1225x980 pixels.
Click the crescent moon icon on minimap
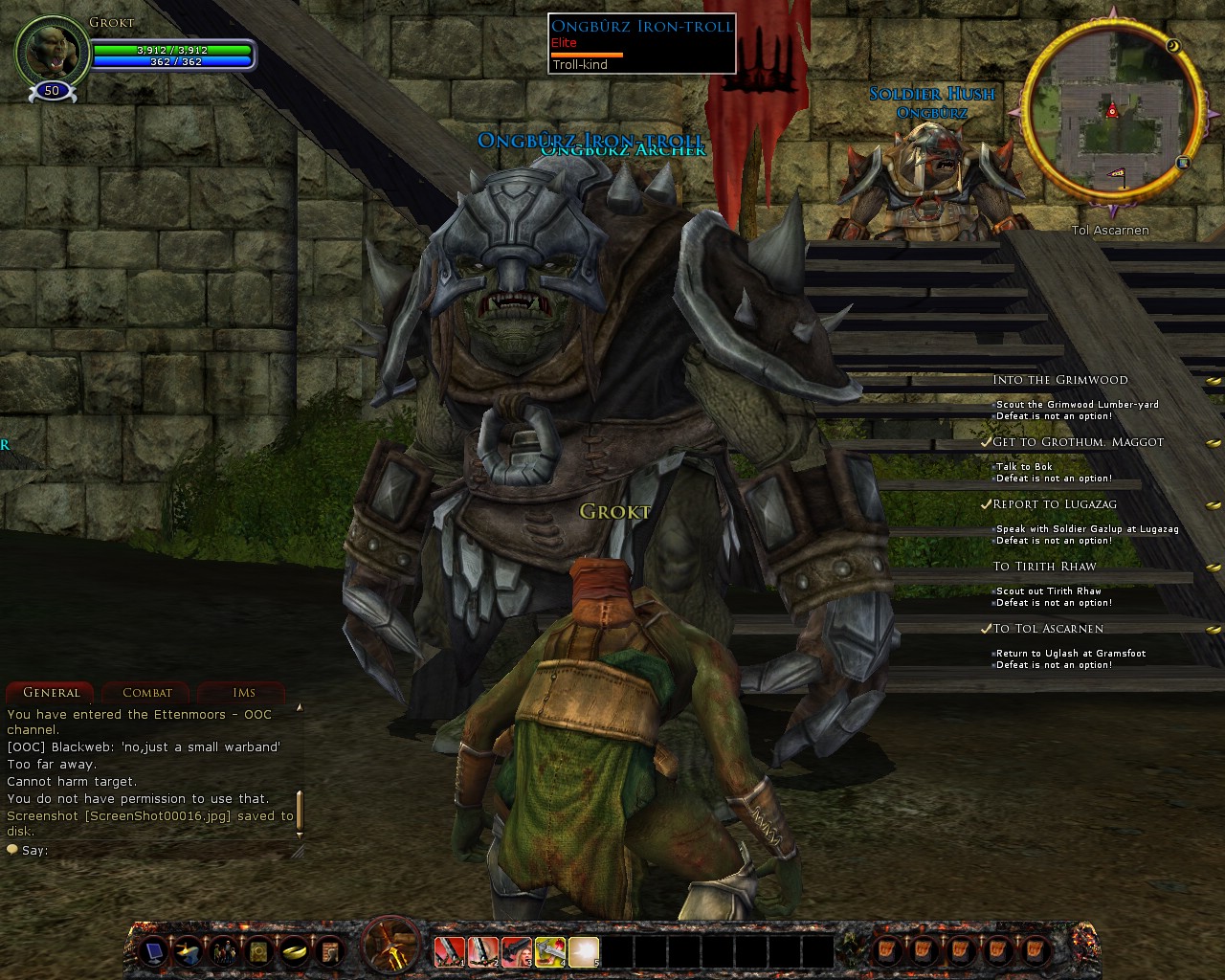pyautogui.click(x=1173, y=45)
